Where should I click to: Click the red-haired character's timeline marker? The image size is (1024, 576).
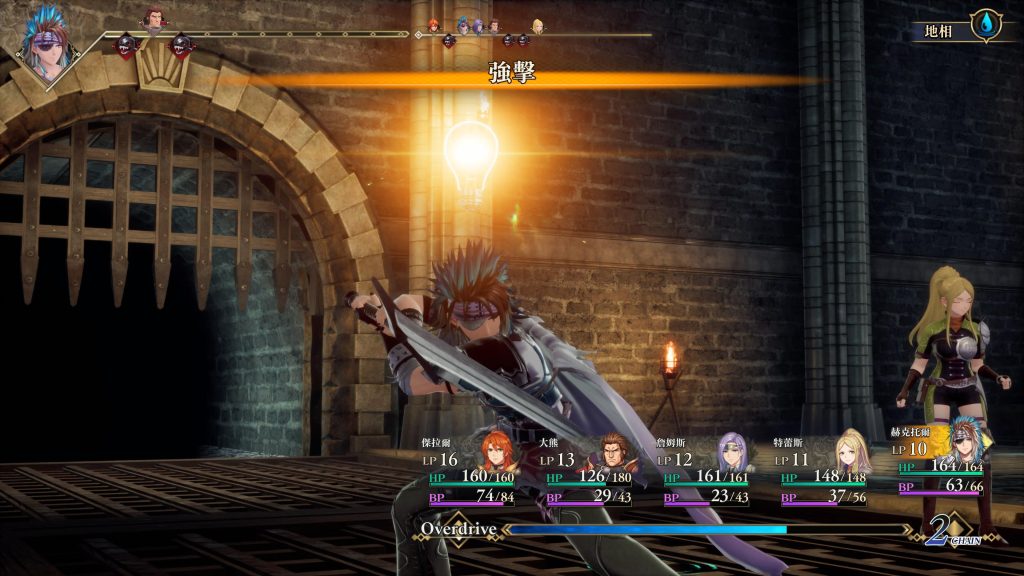click(434, 25)
